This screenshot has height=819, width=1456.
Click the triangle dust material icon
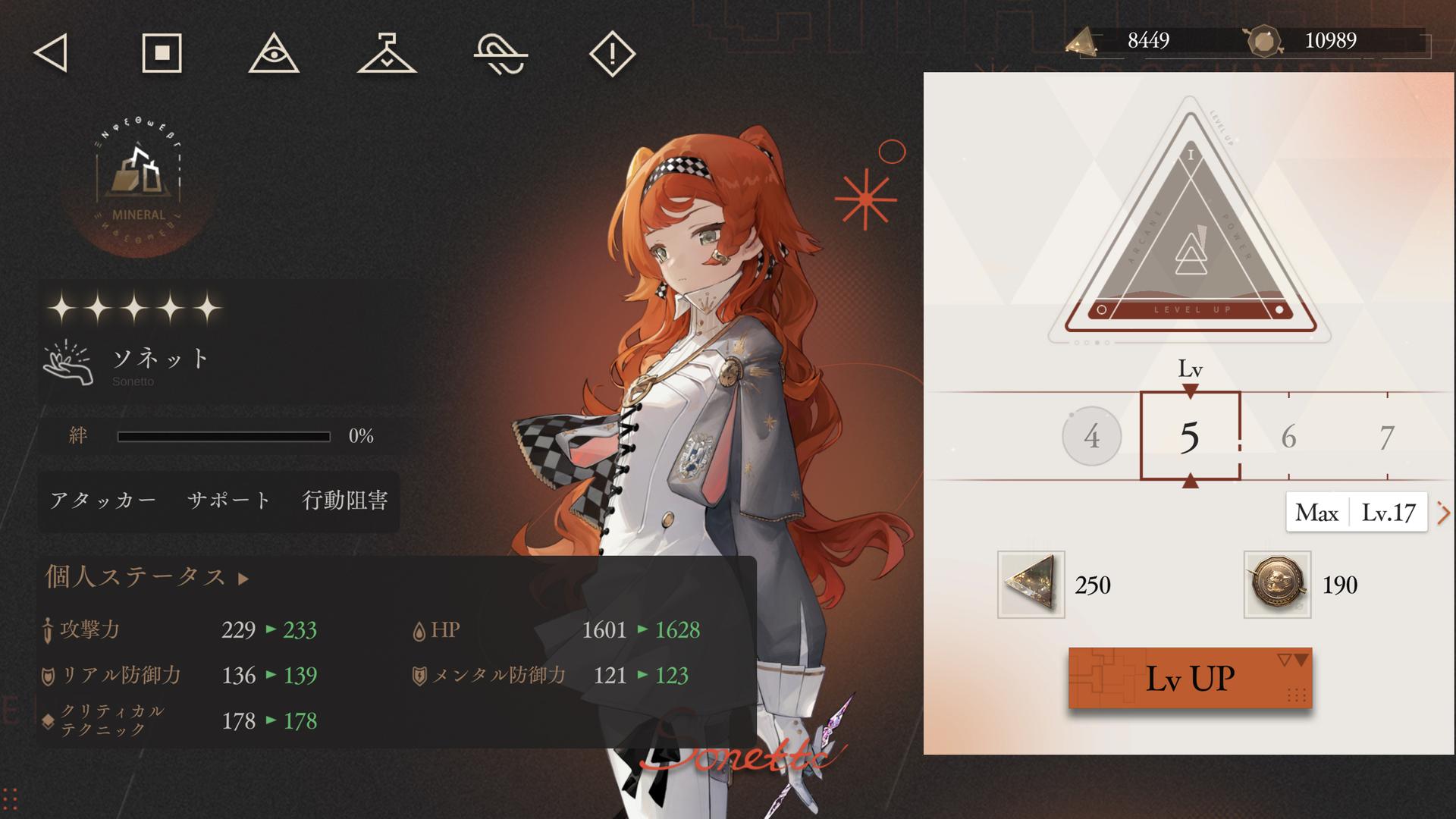(1031, 584)
